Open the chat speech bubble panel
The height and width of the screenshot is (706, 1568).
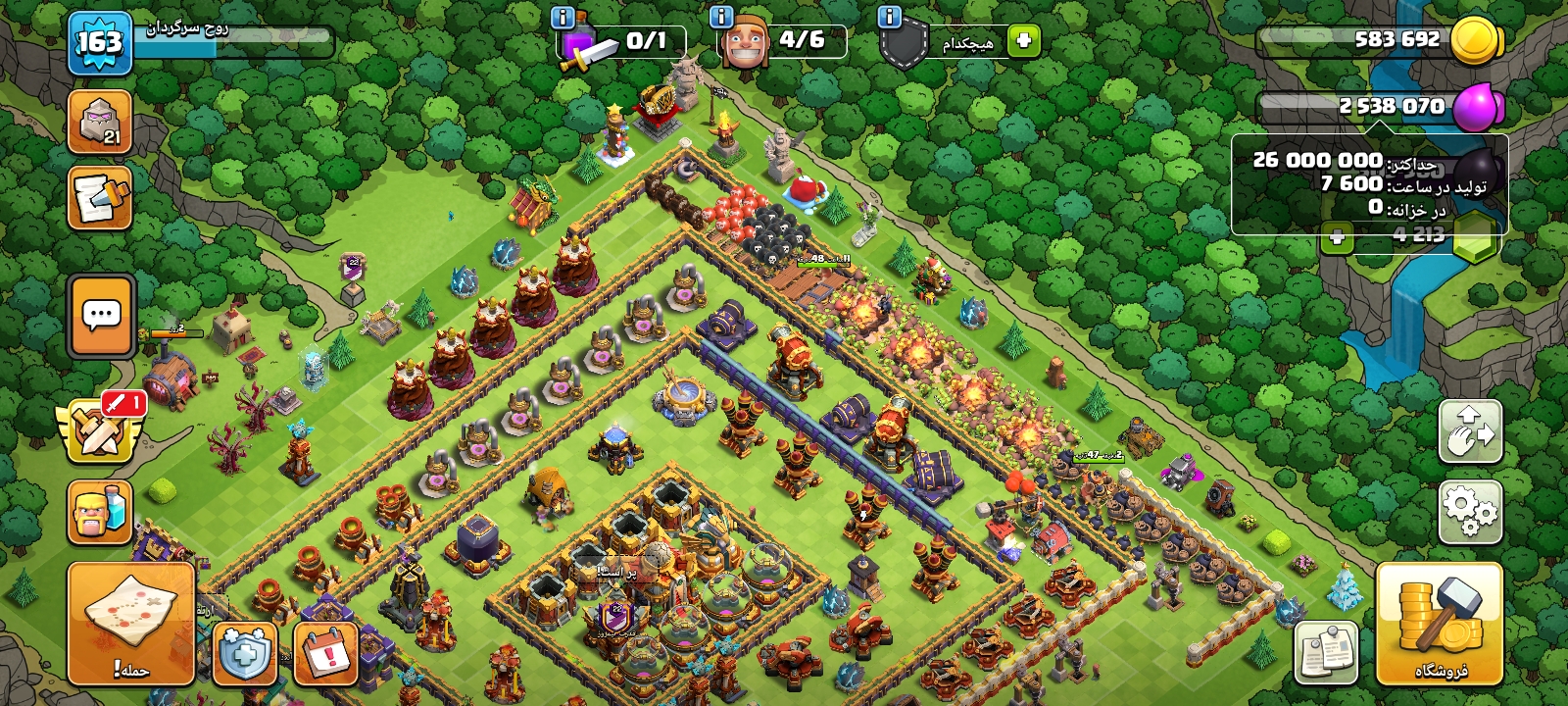(101, 316)
